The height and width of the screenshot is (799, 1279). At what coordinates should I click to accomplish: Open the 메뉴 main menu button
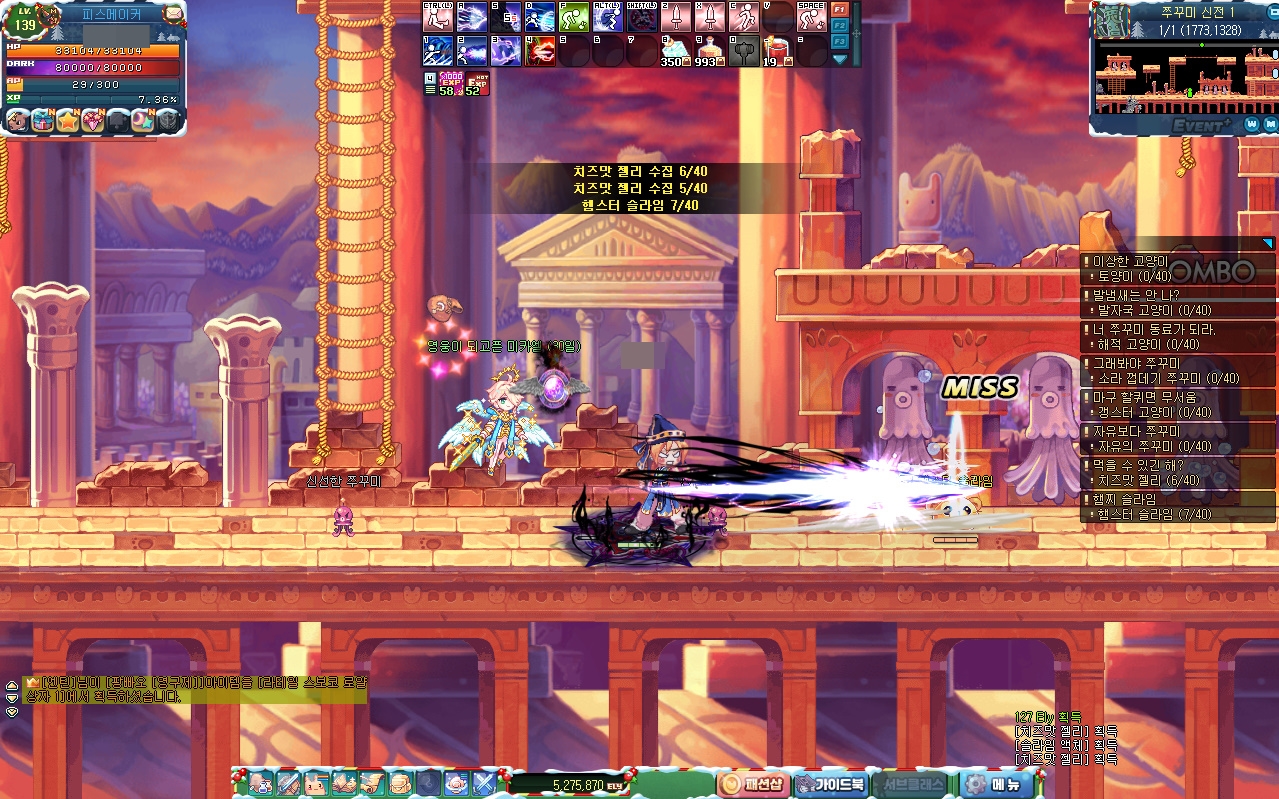pyautogui.click(x=996, y=784)
